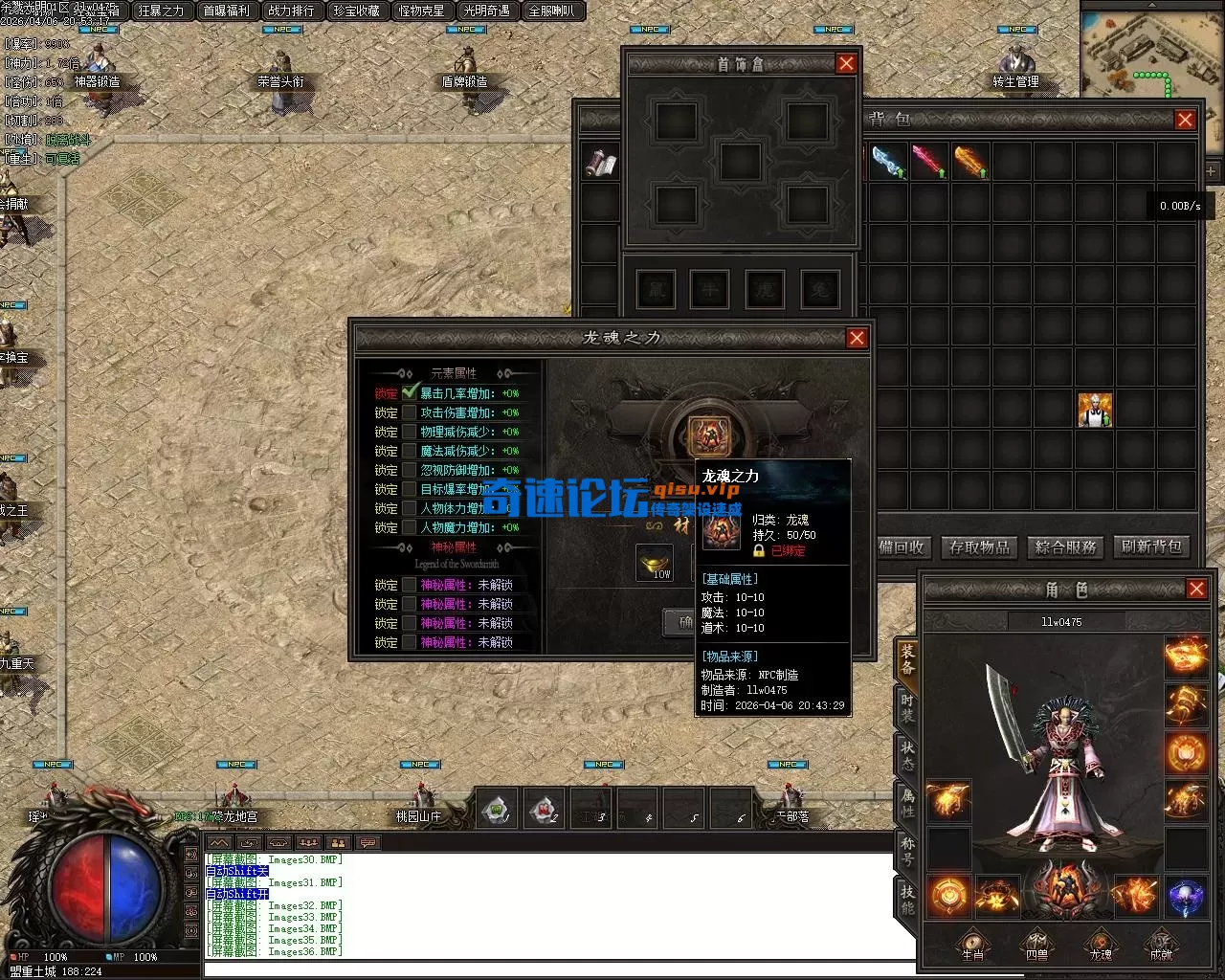Open the 生肖 zodiac button
Screen dimensions: 1225x980
[972, 944]
